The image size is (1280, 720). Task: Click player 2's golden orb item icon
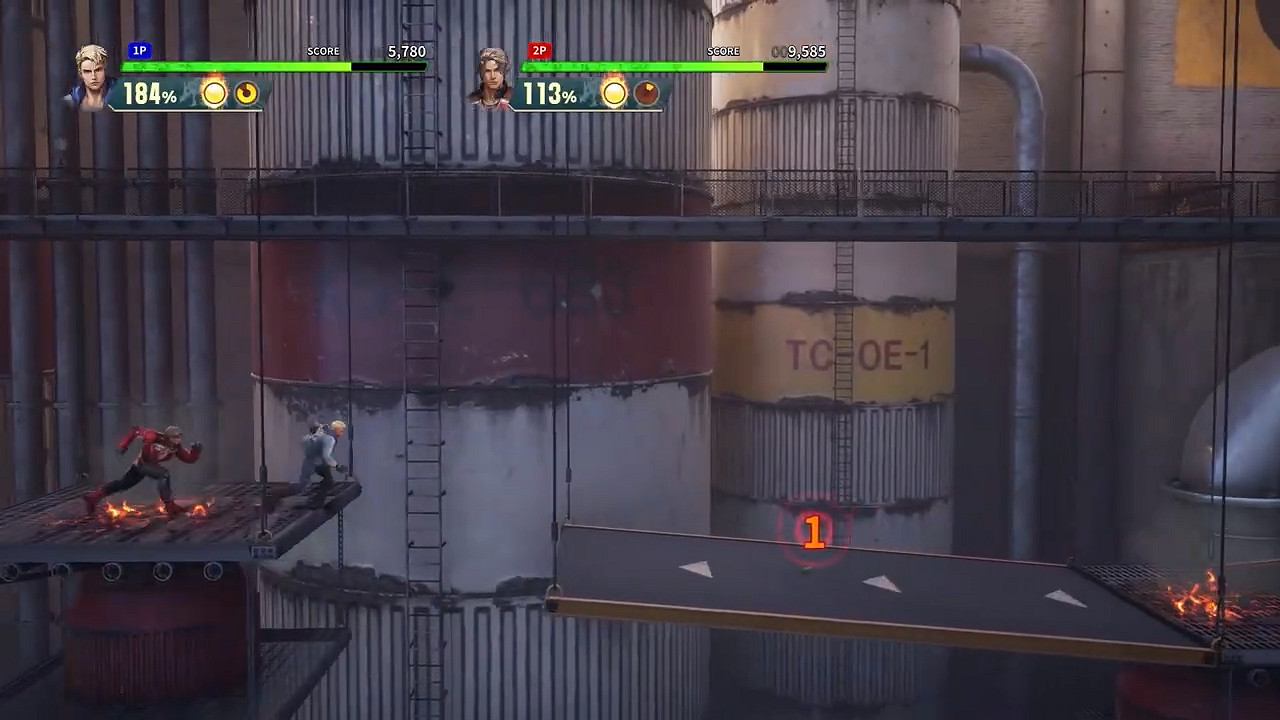point(614,93)
